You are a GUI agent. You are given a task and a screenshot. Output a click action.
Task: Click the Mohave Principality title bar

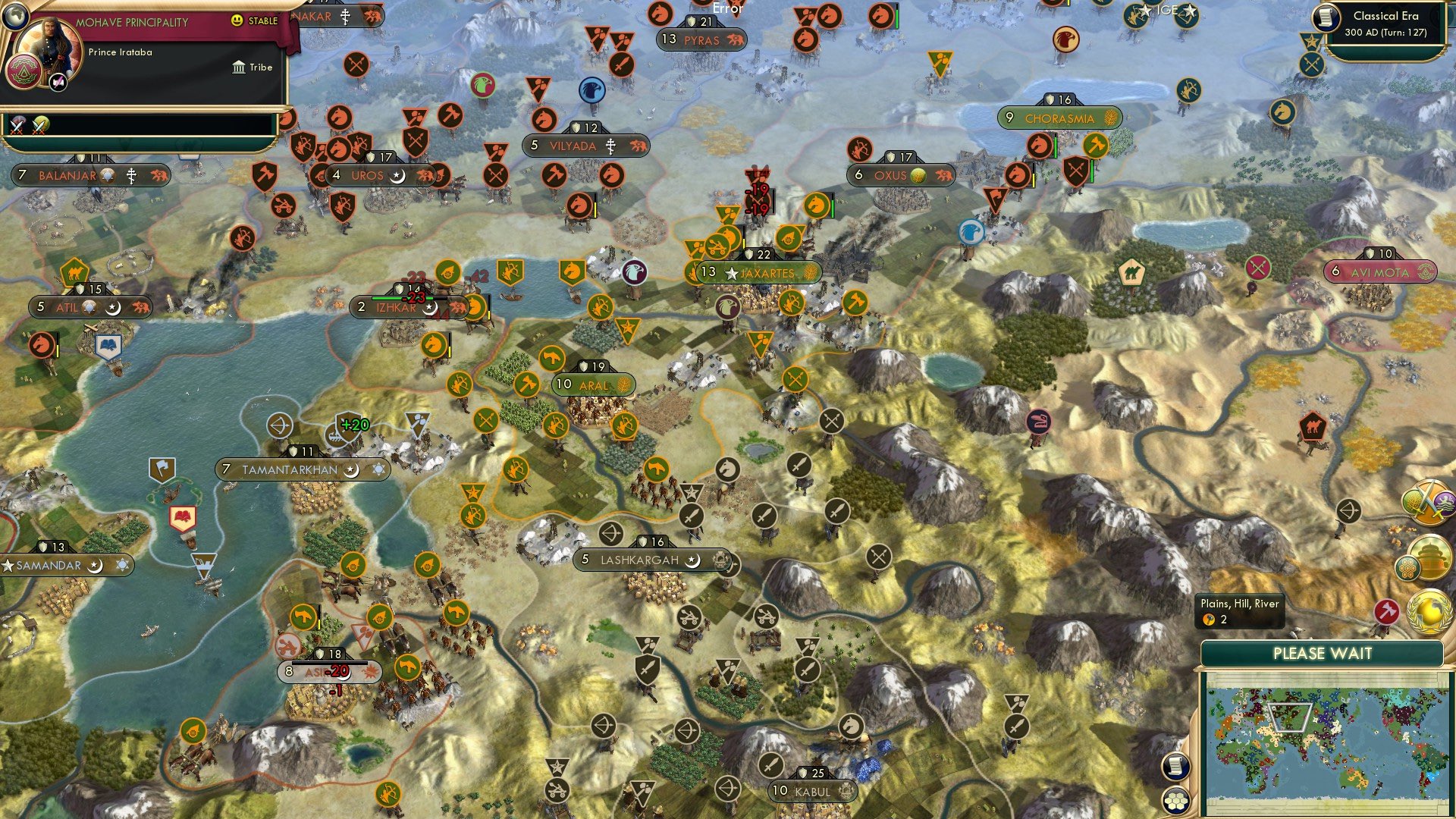click(x=133, y=22)
